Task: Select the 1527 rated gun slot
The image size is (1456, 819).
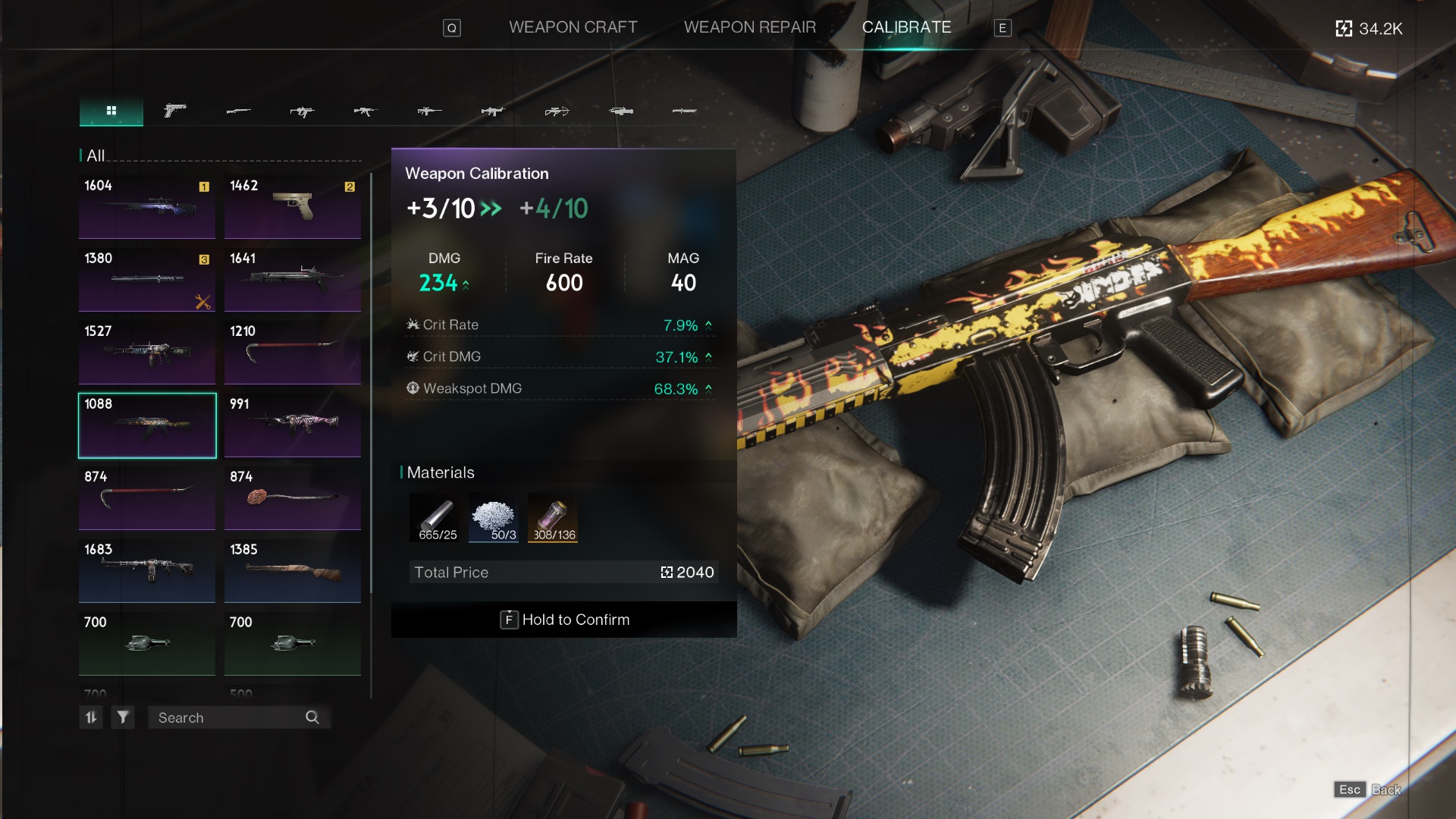Action: point(147,353)
